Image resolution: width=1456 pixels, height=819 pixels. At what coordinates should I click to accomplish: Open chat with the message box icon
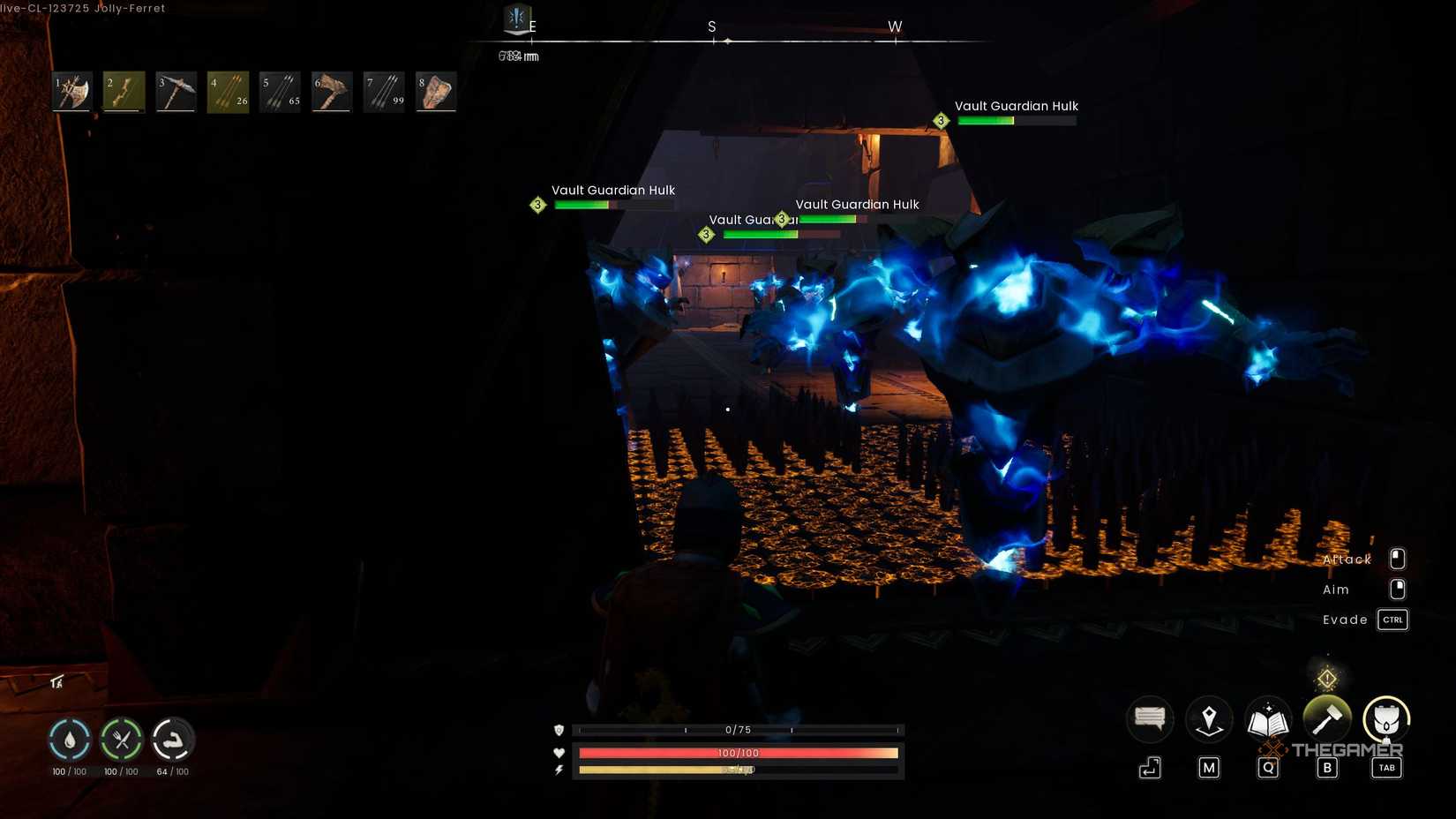tap(1150, 719)
